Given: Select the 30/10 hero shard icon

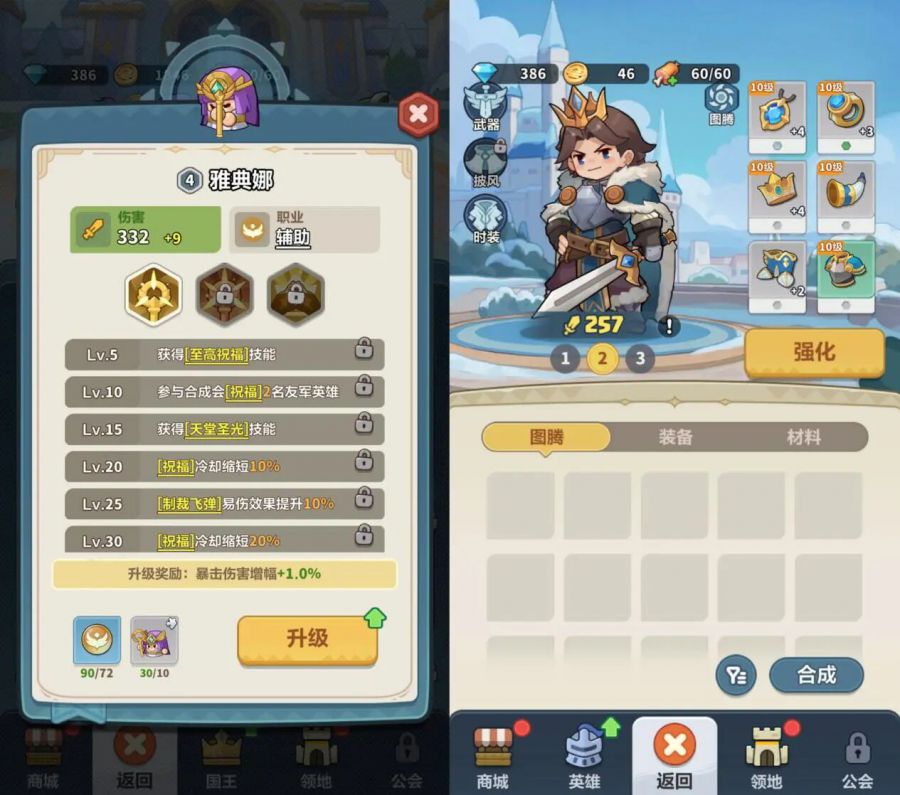Looking at the screenshot, I should (154, 641).
